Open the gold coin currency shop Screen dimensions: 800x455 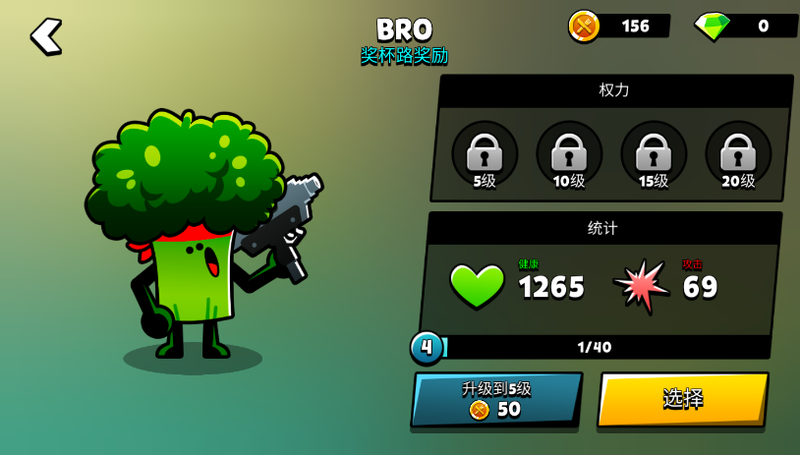619,26
